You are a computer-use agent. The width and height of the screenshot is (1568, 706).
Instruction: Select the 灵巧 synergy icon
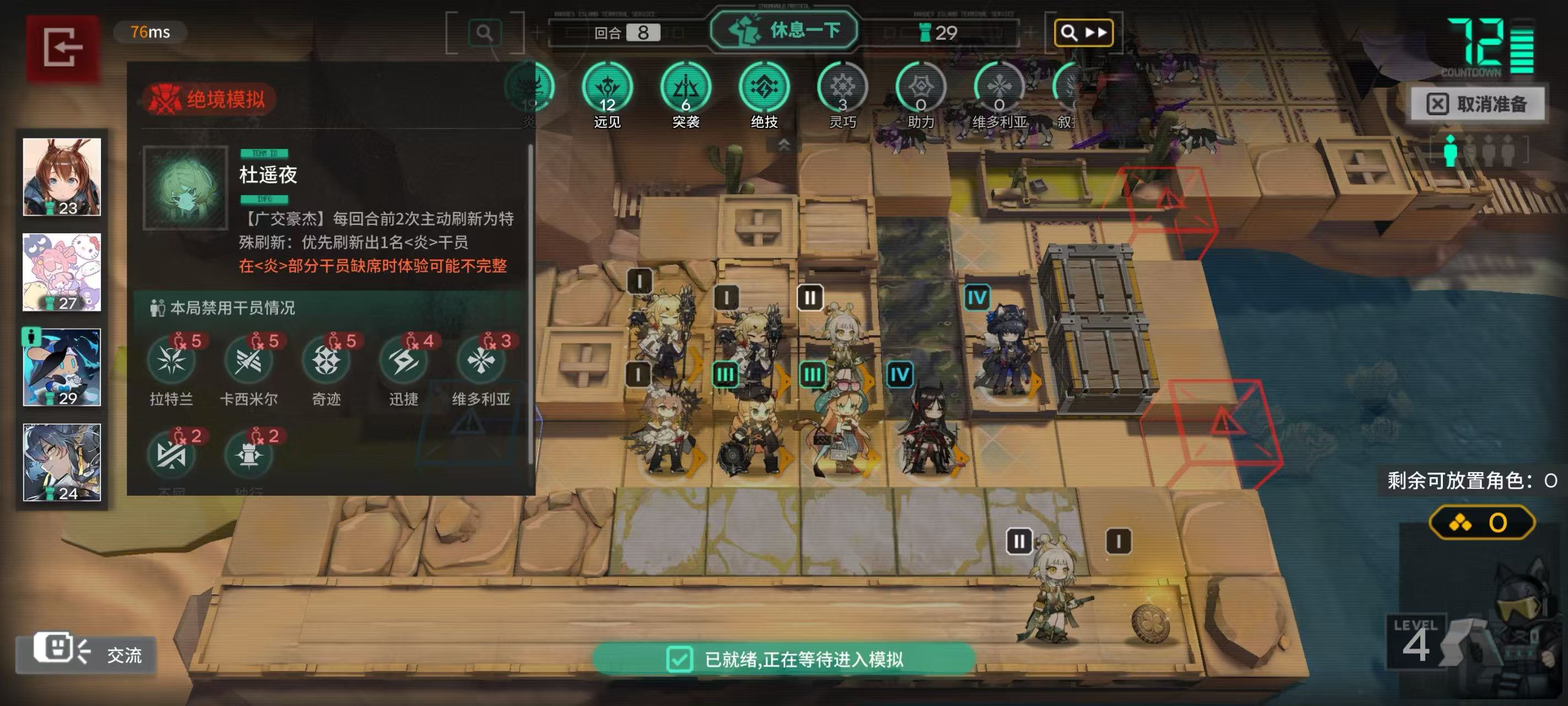coord(842,88)
